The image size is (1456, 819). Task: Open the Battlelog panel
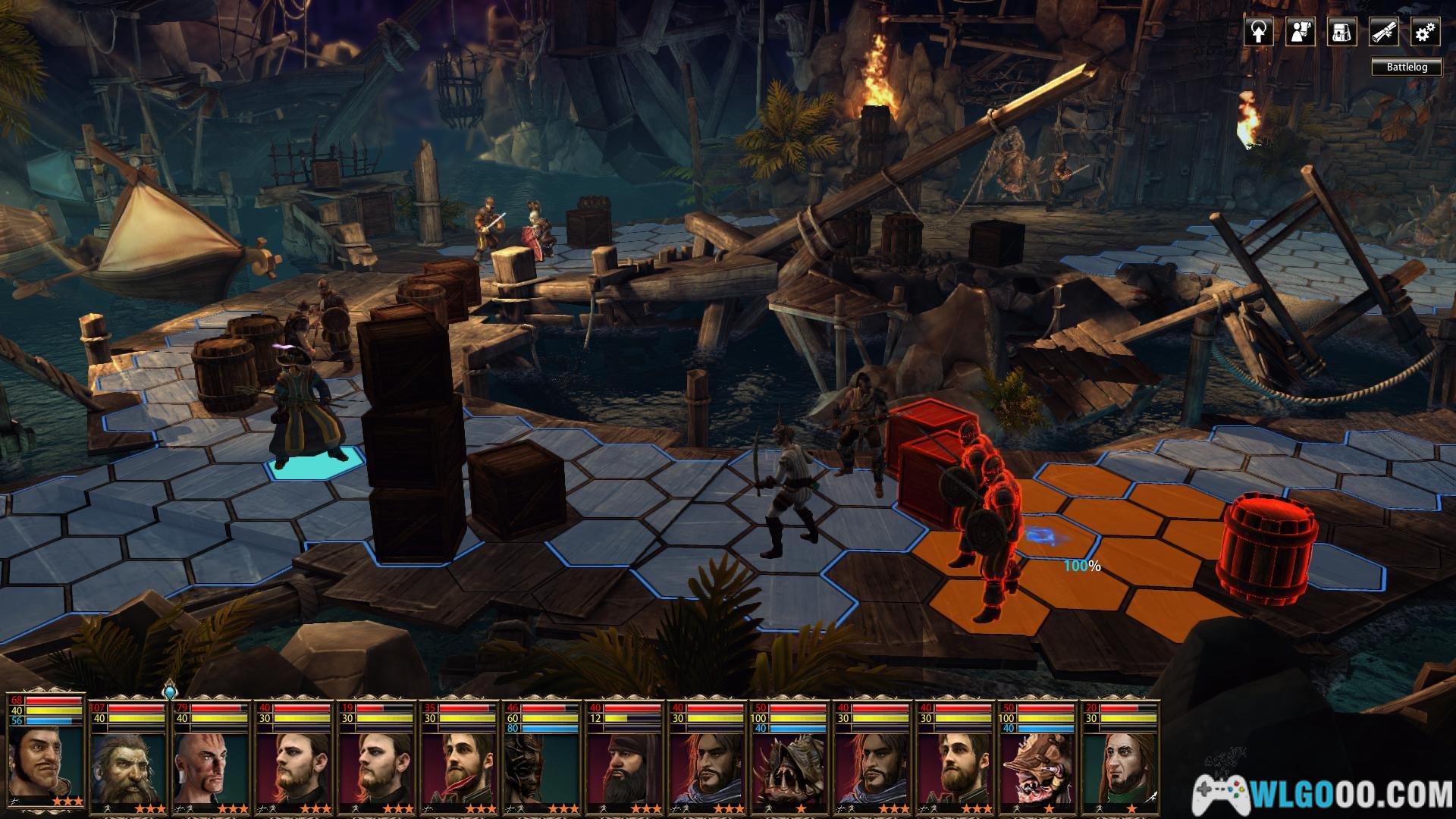click(1407, 67)
